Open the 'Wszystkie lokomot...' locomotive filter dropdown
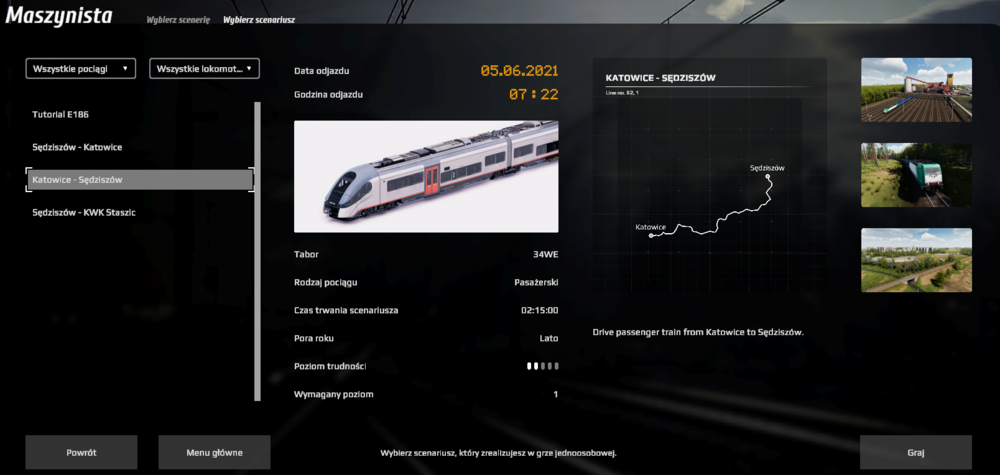Viewport: 1000px width, 475px height. click(x=204, y=69)
